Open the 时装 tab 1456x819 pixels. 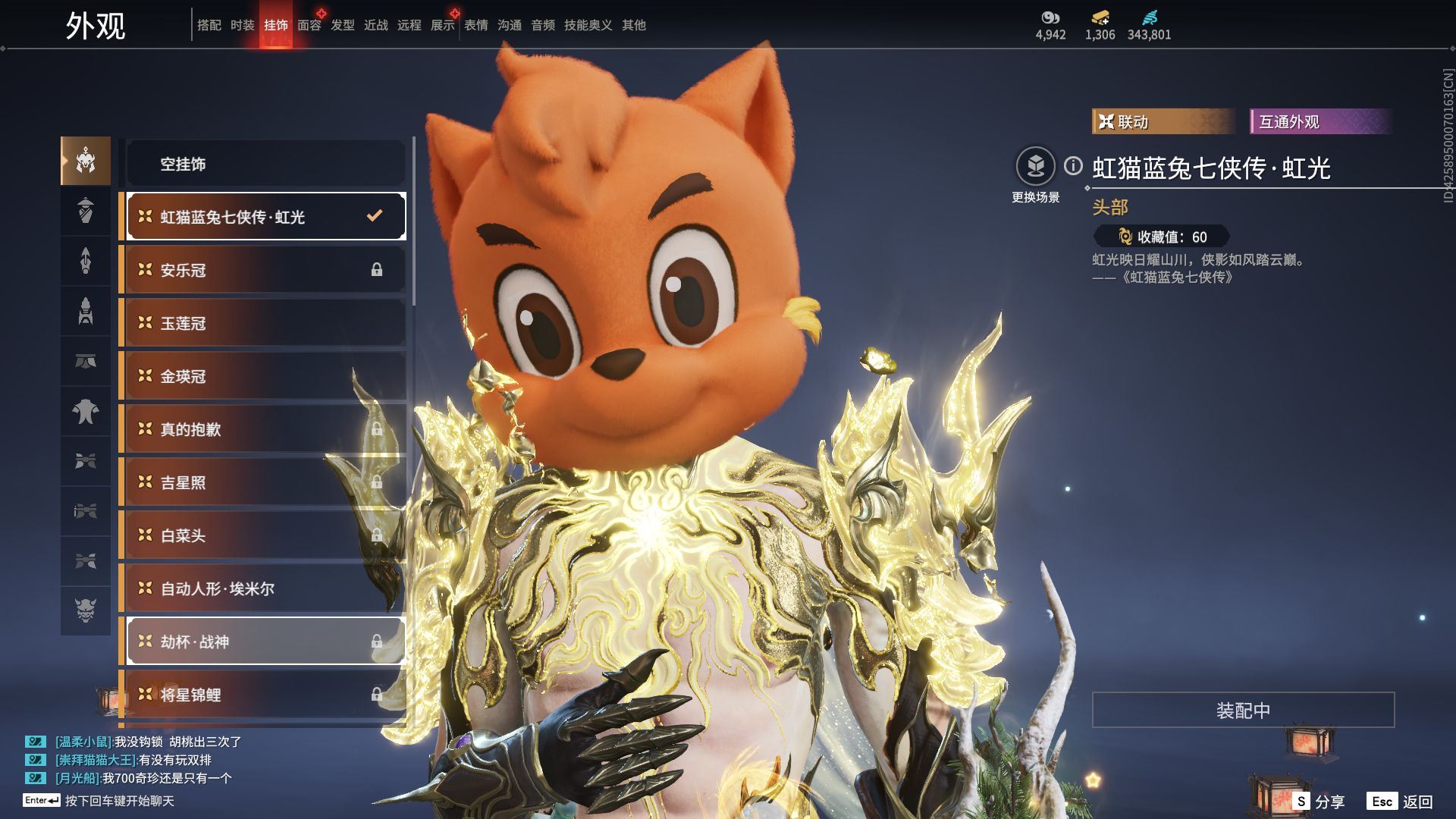[x=242, y=25]
